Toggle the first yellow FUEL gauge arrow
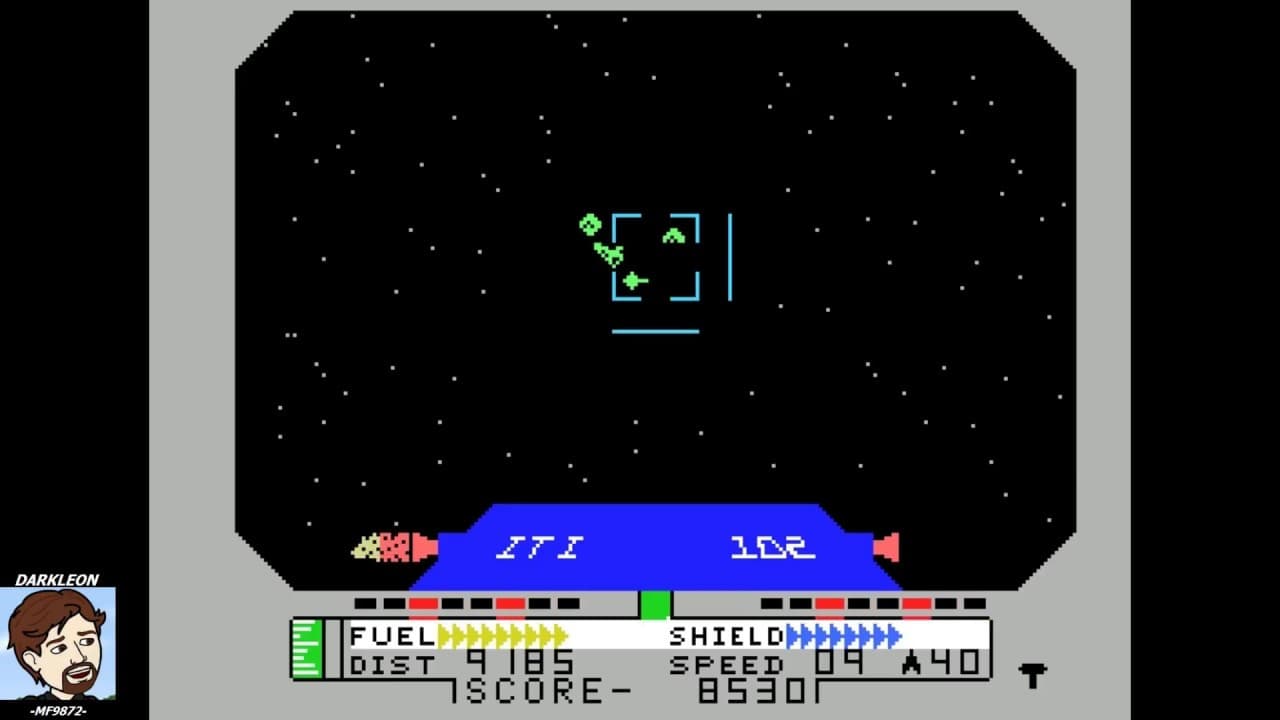The width and height of the screenshot is (1280, 720). pyautogui.click(x=445, y=636)
